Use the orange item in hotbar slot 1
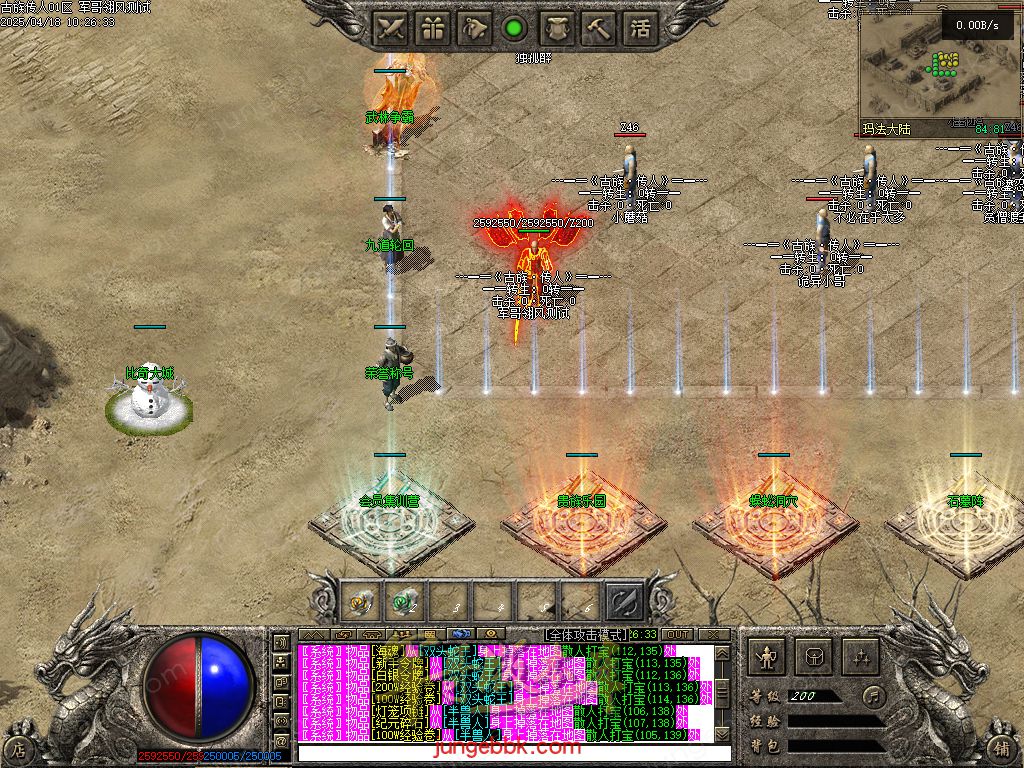The image size is (1024, 768). click(361, 601)
